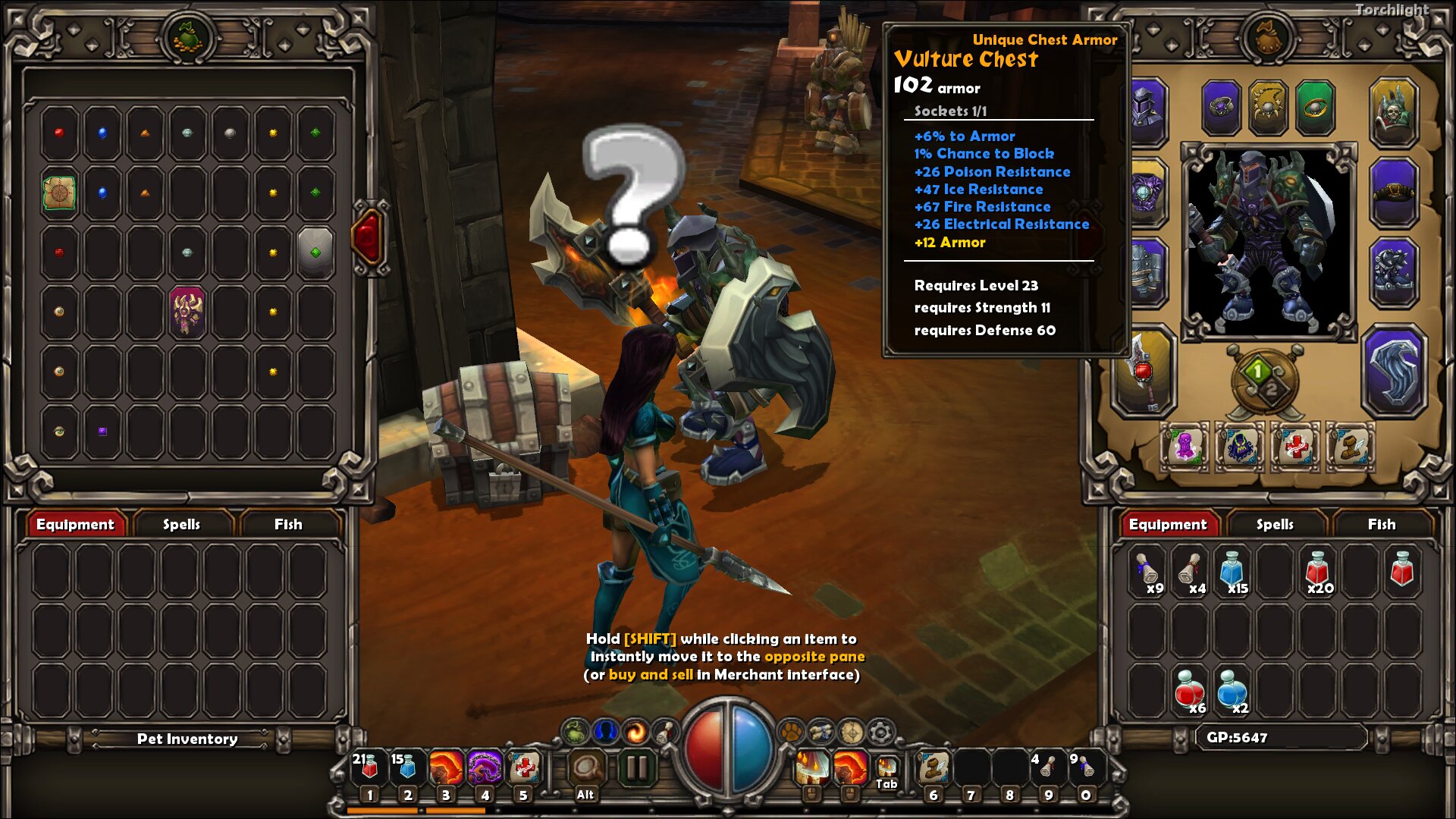Pick the purple and gold armor piece in the stash
Viewport: 1456px width, 819px height.
coord(187,311)
